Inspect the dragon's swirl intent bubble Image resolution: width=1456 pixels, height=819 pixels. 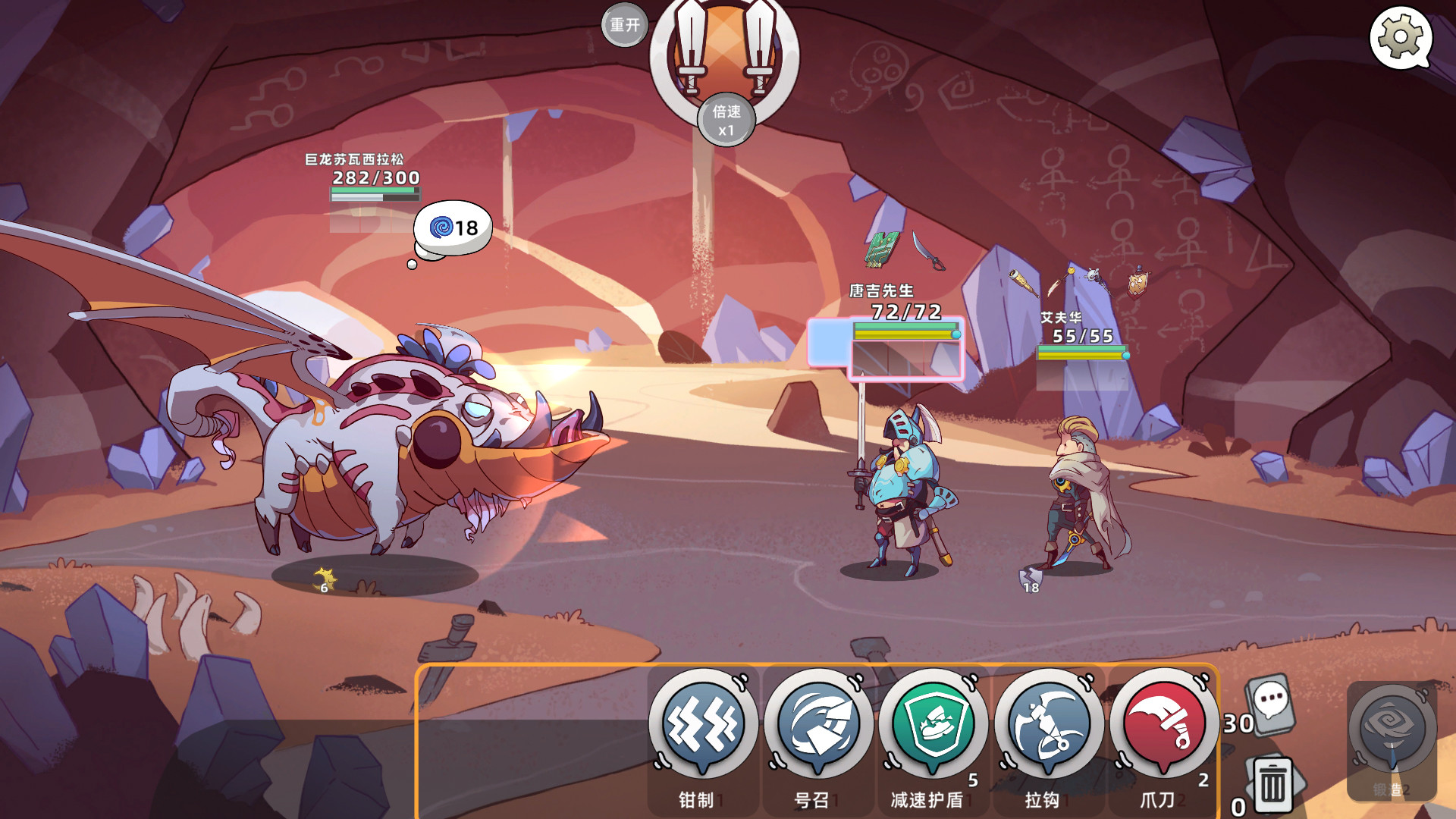click(x=453, y=227)
